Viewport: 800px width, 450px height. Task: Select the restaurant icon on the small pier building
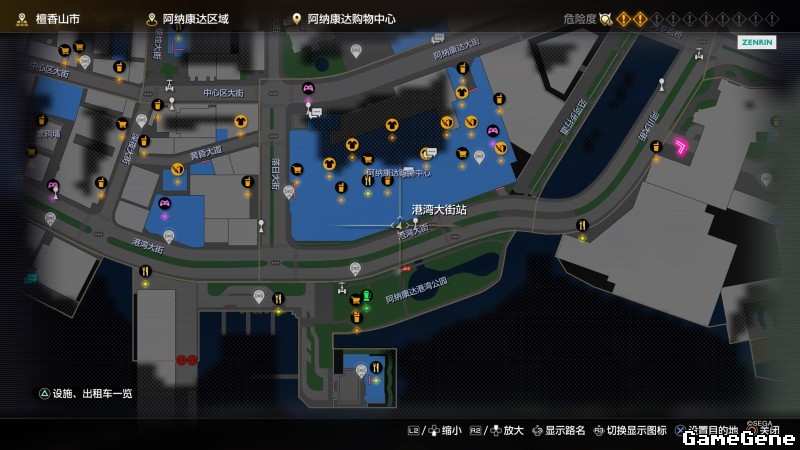point(376,367)
